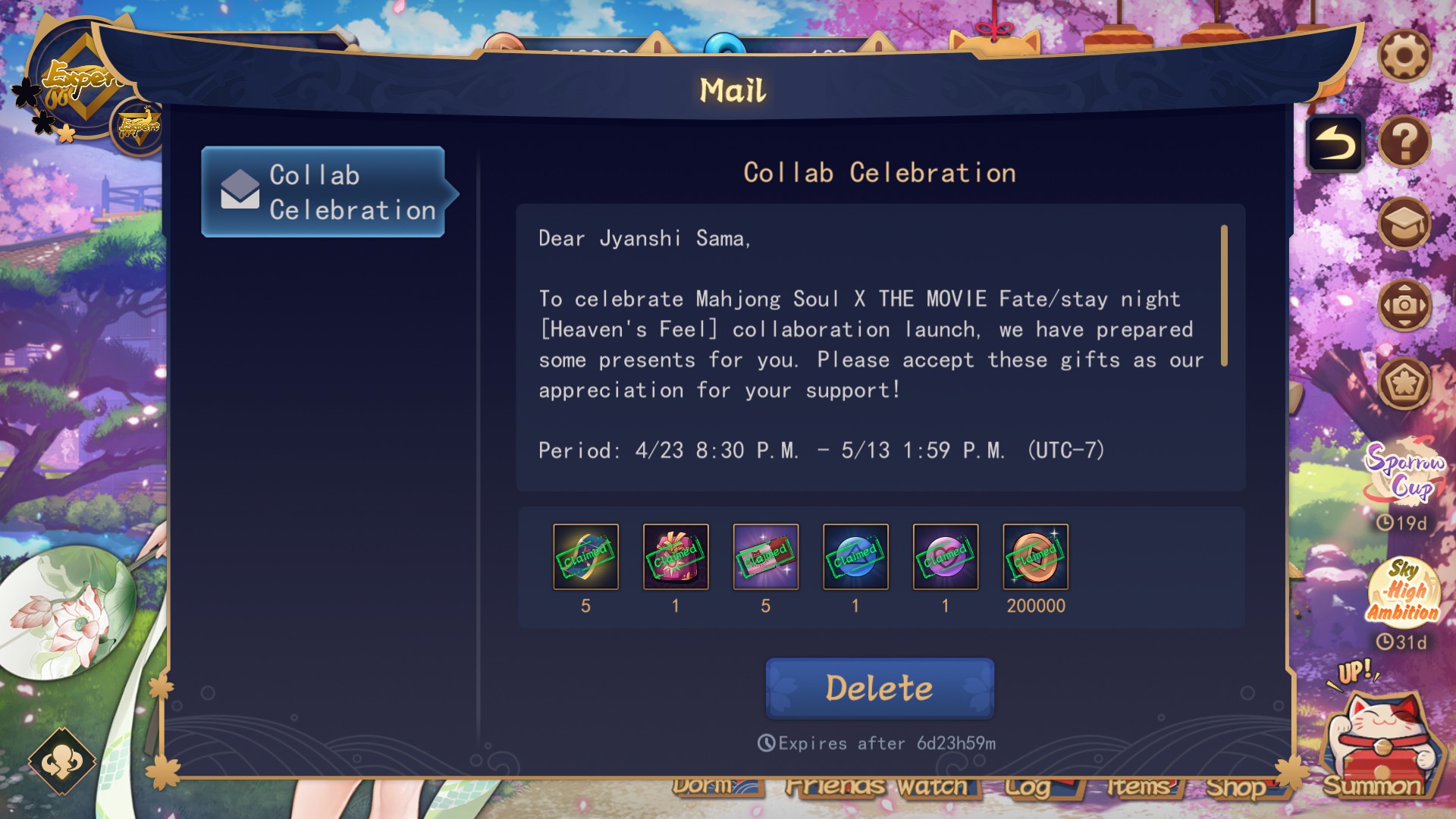1456x819 pixels.
Task: View the claimed 200000 copper coin reward
Action: coord(1035,557)
